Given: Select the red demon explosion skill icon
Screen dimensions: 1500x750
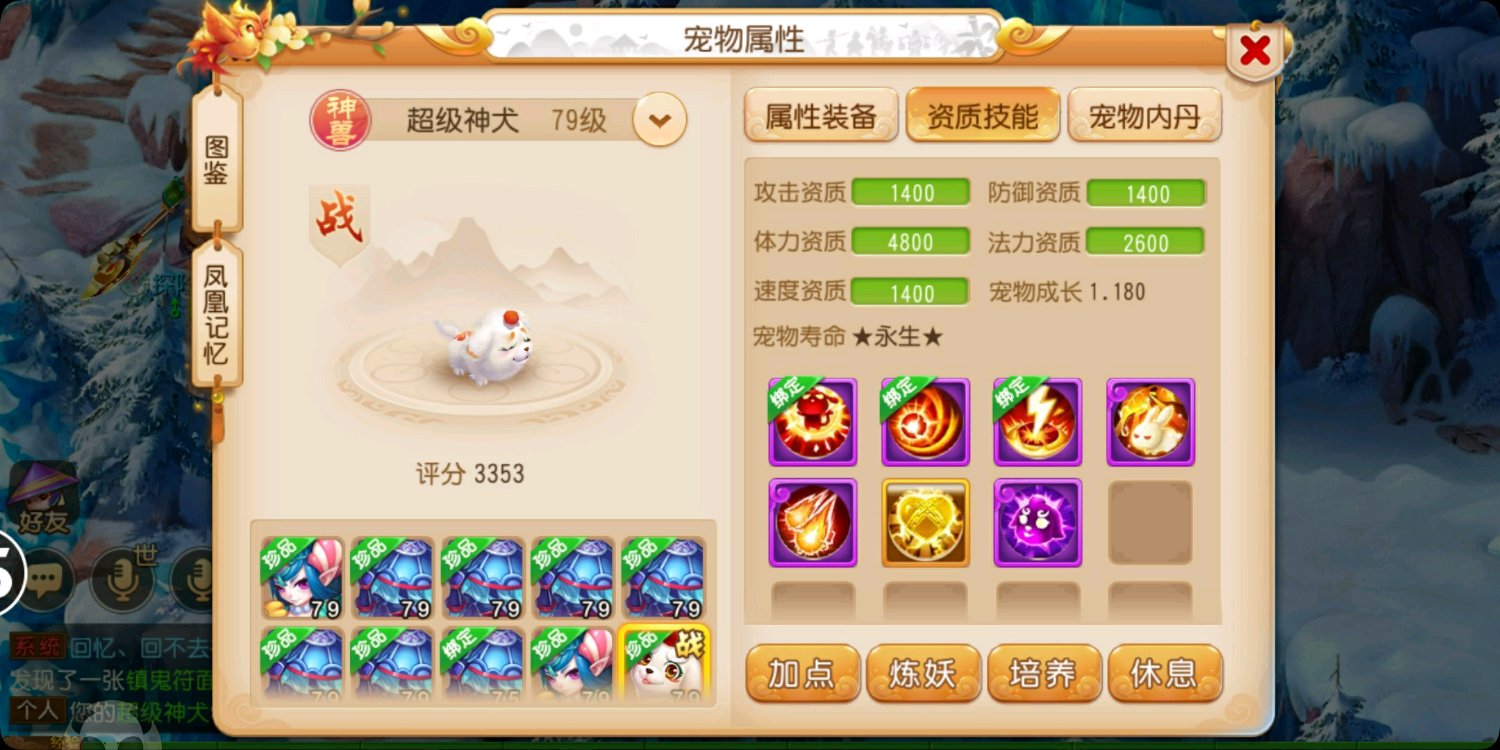Looking at the screenshot, I should [x=812, y=420].
